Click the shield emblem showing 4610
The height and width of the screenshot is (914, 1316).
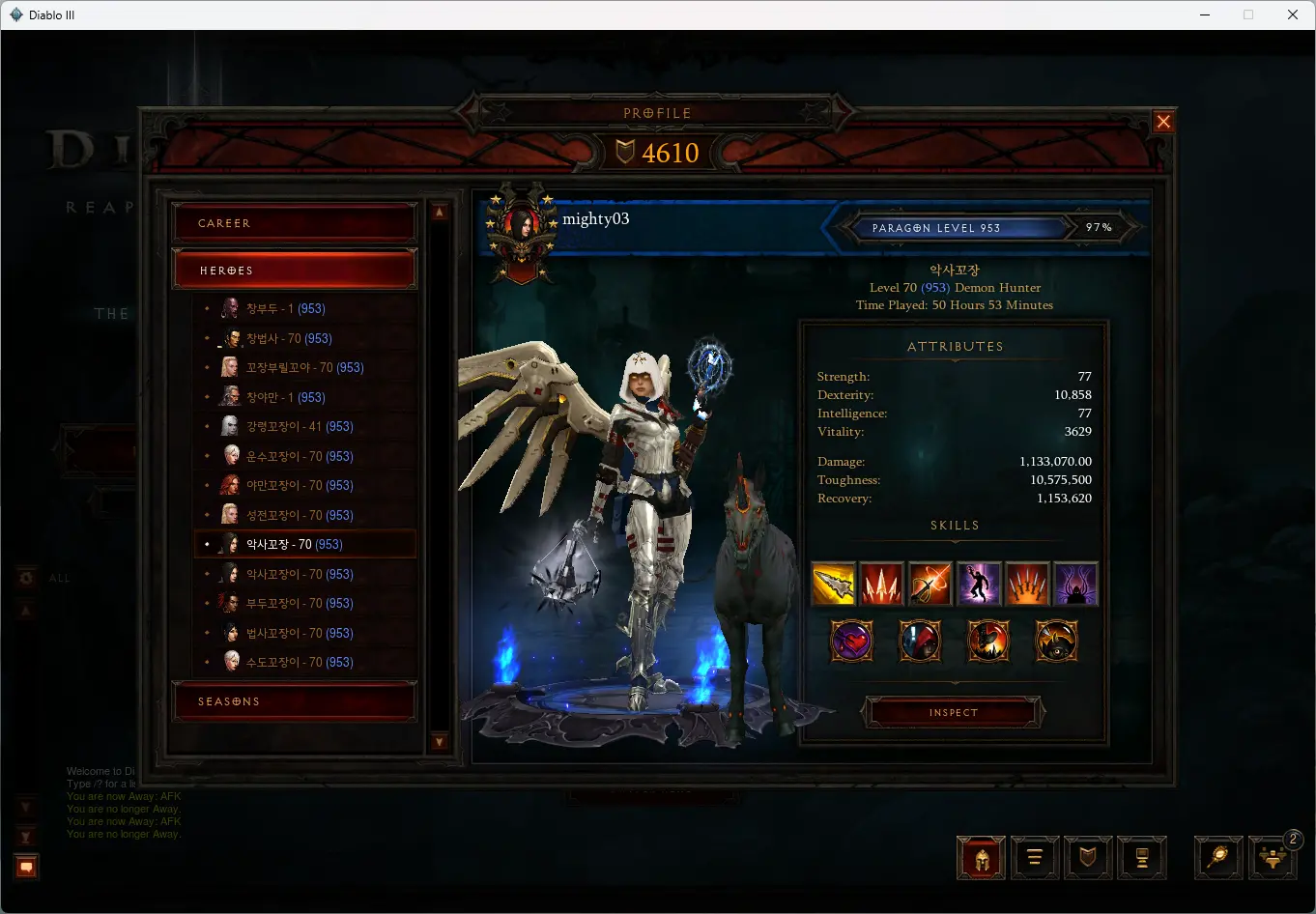[657, 152]
